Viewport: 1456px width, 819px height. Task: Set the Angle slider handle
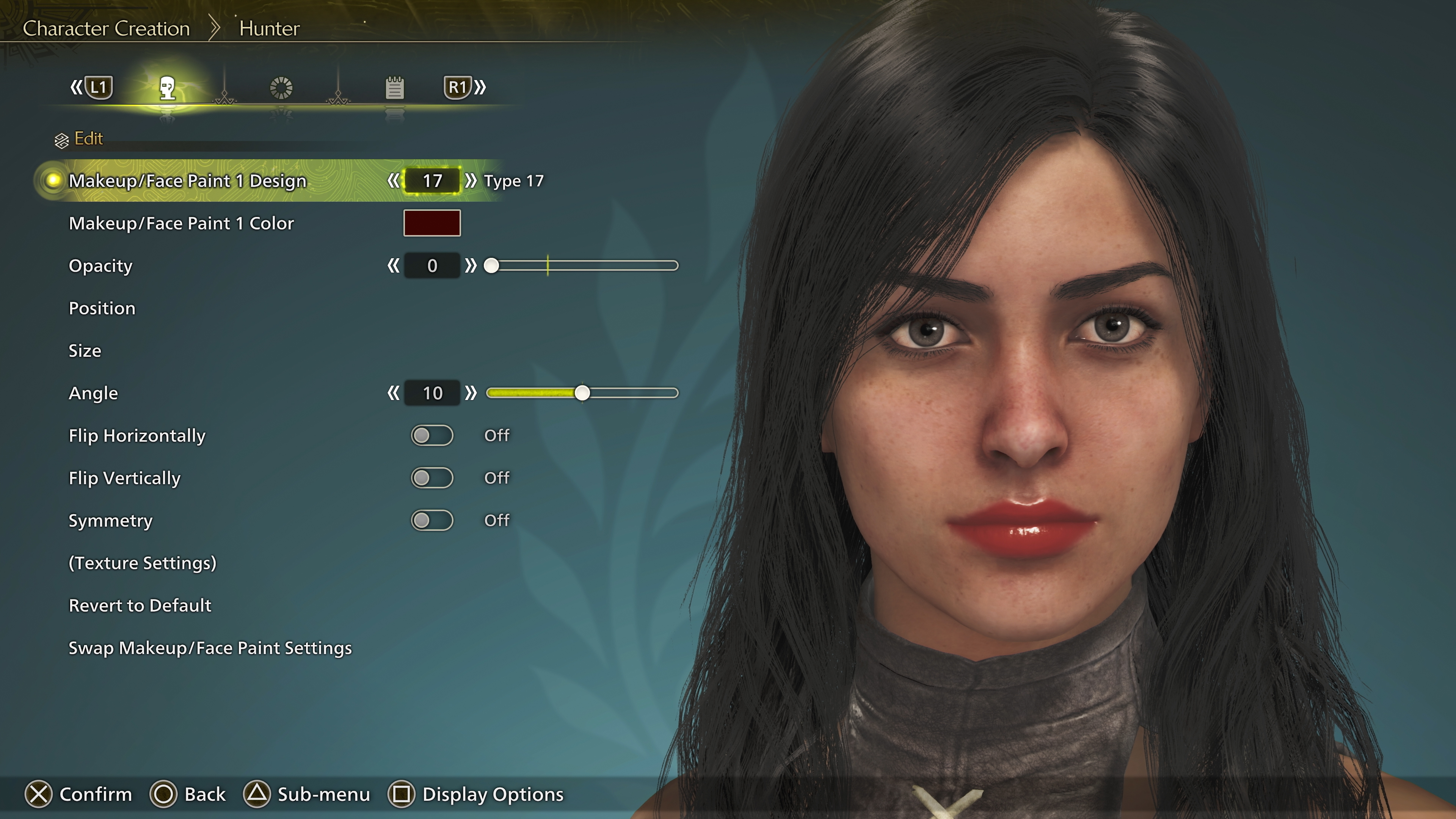[x=582, y=393]
